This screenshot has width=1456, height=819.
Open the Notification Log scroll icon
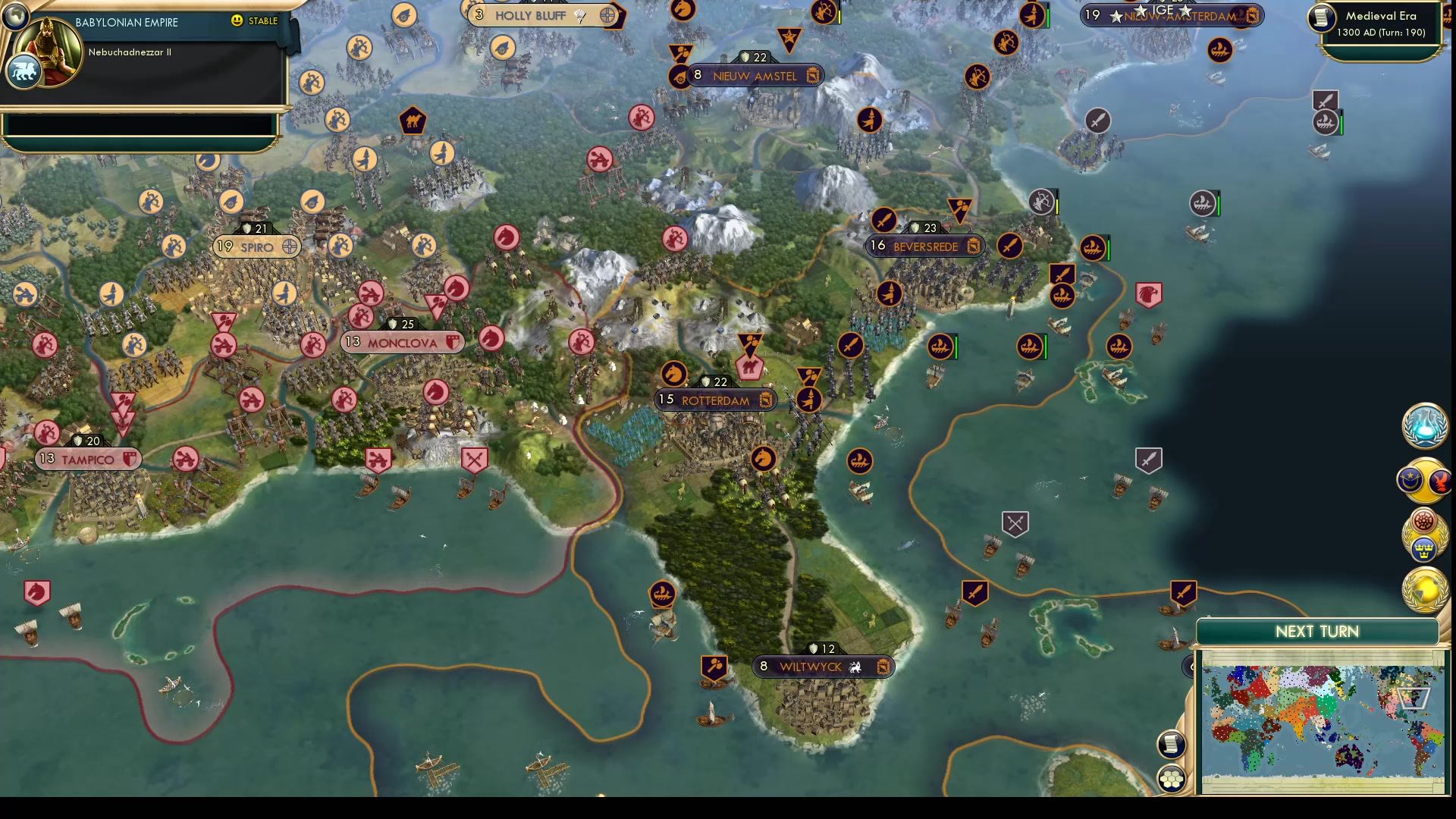tap(1171, 745)
